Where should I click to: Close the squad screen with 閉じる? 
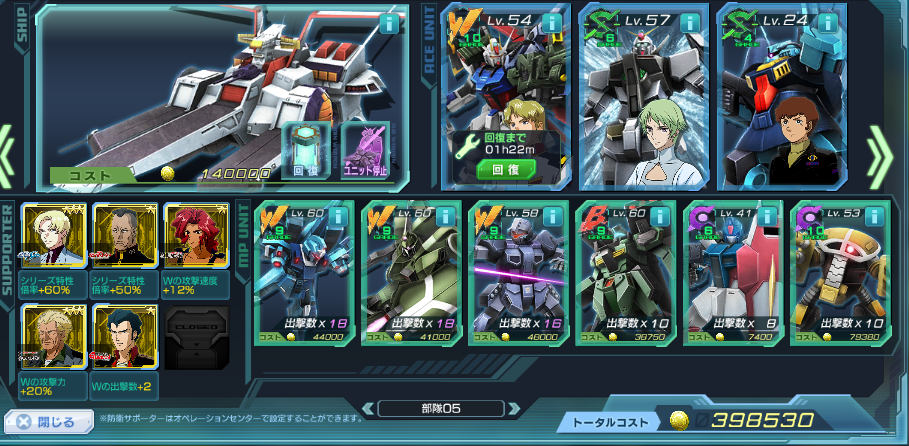tap(45, 422)
